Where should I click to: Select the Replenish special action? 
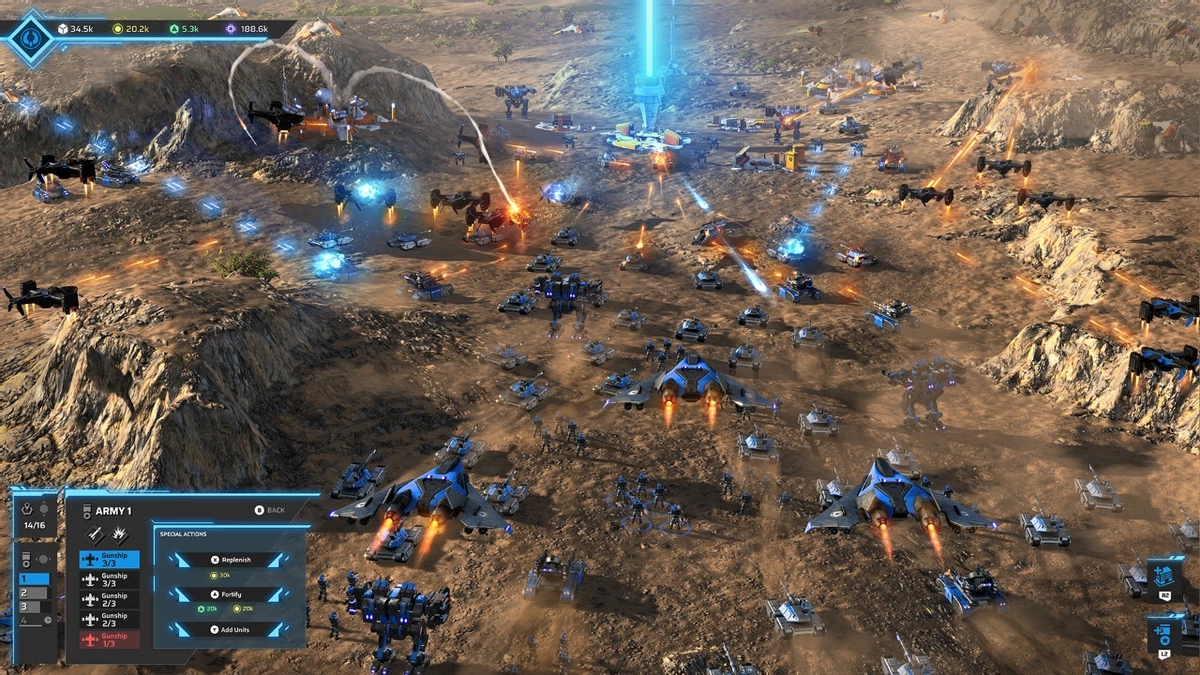pos(230,560)
